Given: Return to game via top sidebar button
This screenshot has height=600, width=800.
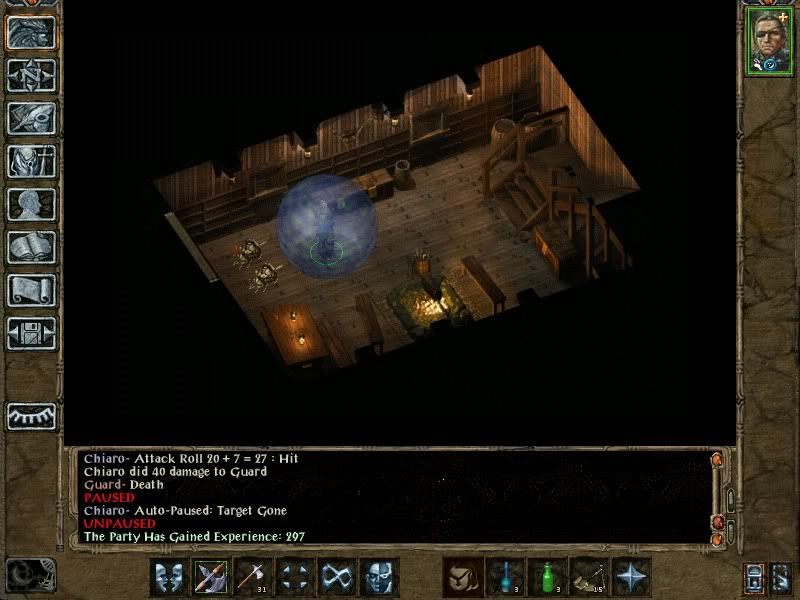Looking at the screenshot, I should tap(30, 32).
